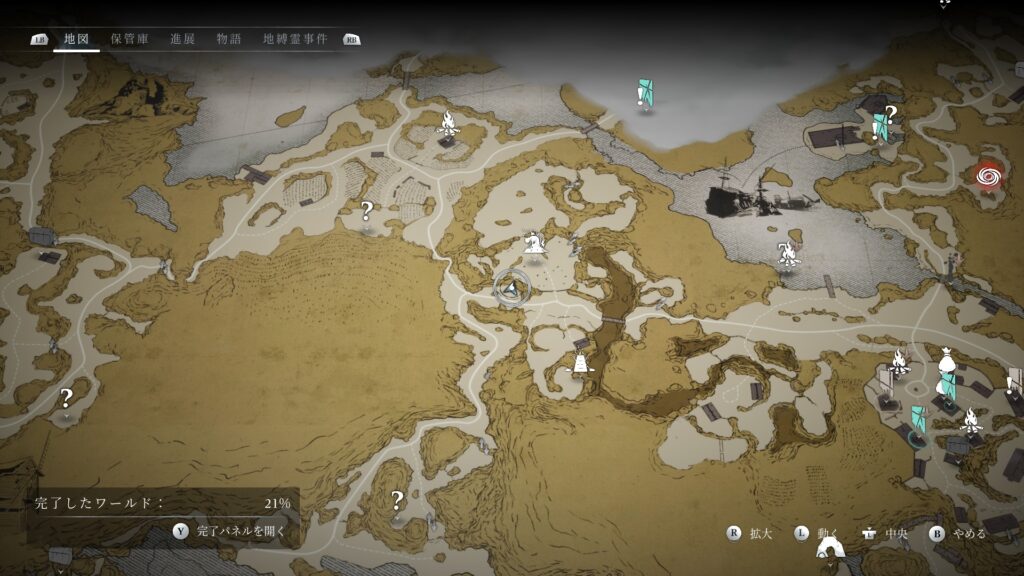The image size is (1024, 576).
Task: Select the player arrow position marker
Action: click(x=512, y=289)
